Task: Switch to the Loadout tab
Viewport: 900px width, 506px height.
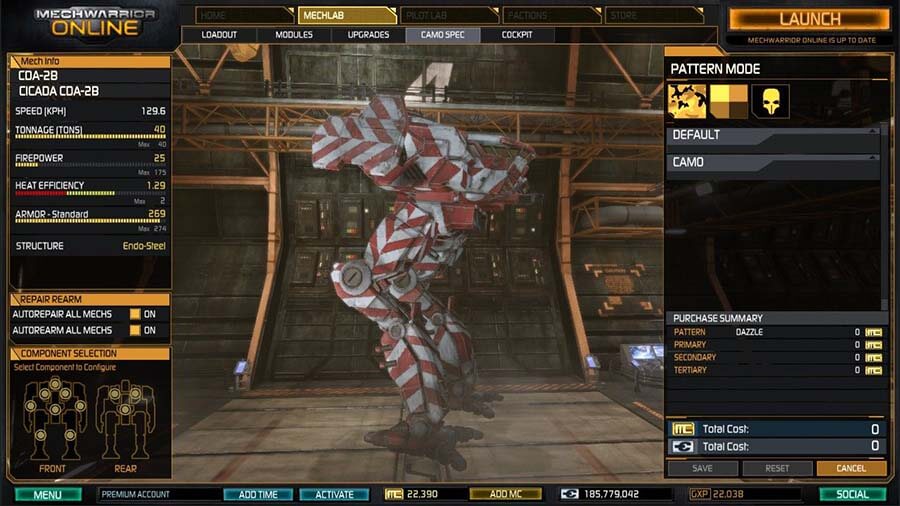Action: [x=219, y=35]
